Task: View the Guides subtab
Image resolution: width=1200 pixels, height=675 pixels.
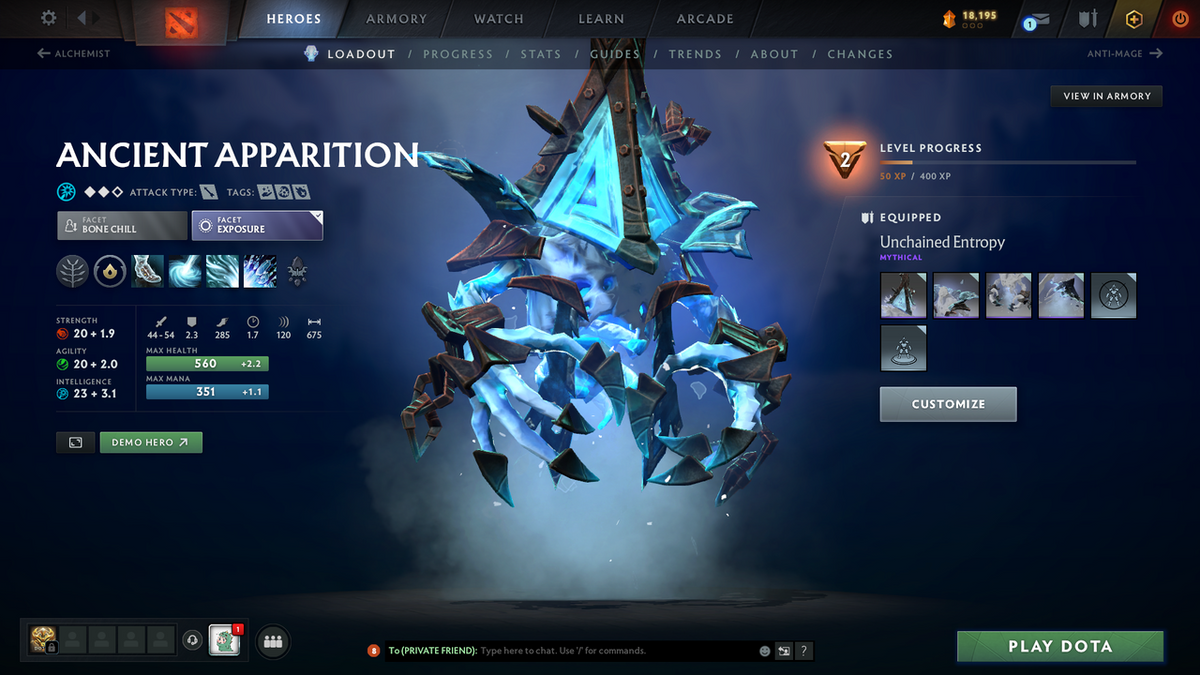Action: coord(615,54)
